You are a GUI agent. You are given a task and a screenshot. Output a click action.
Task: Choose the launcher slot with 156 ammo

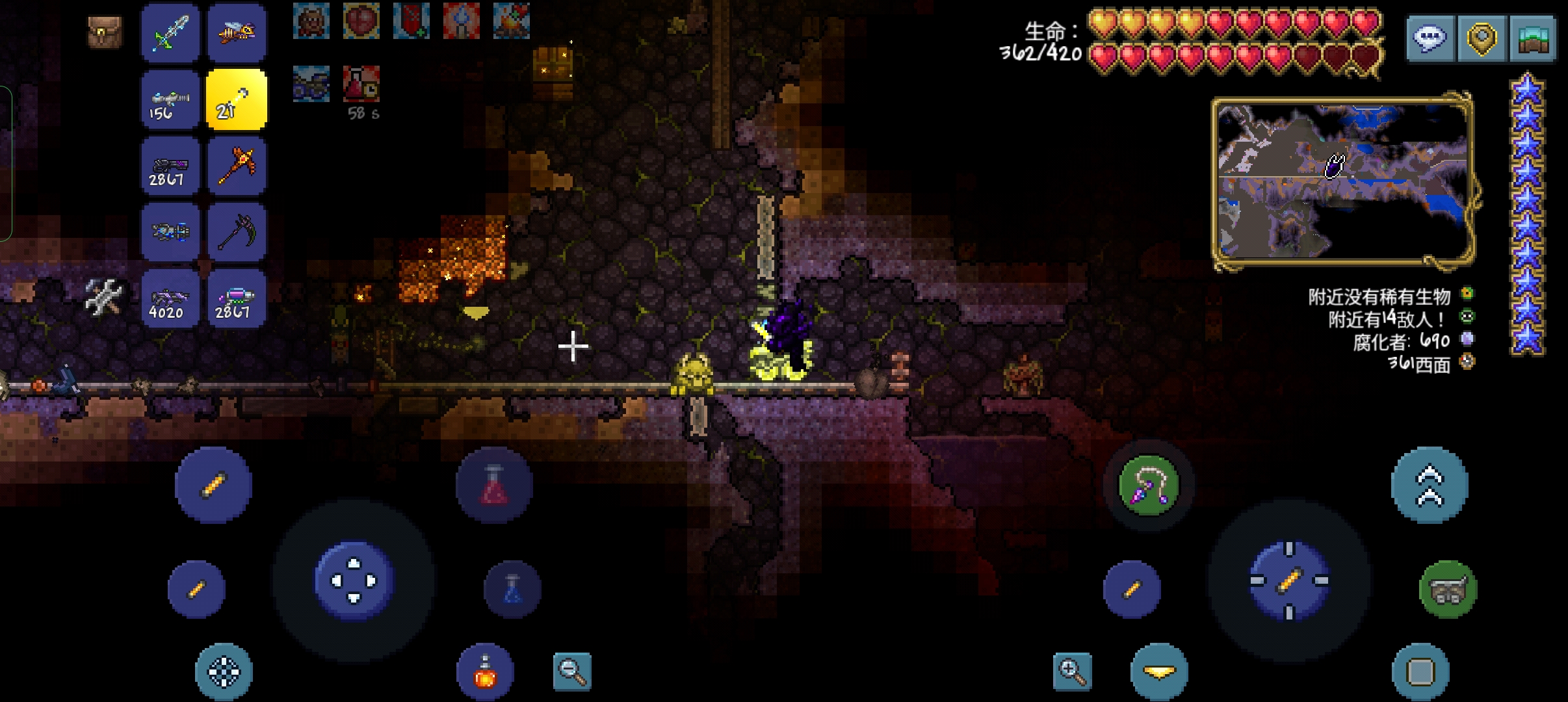click(171, 100)
